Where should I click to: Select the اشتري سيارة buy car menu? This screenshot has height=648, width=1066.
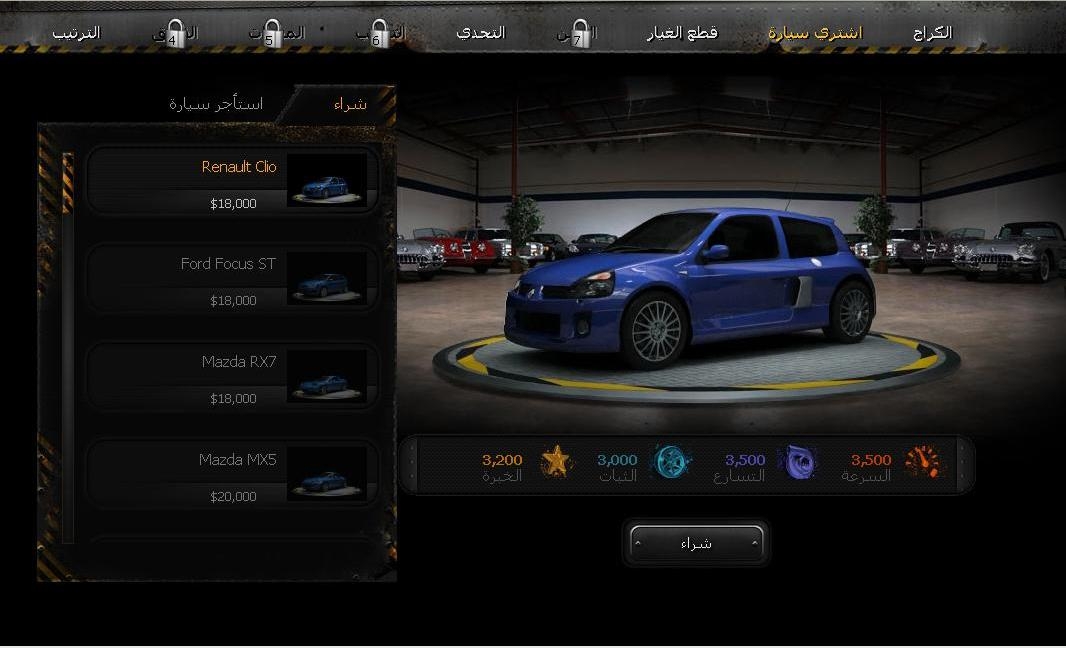point(815,33)
